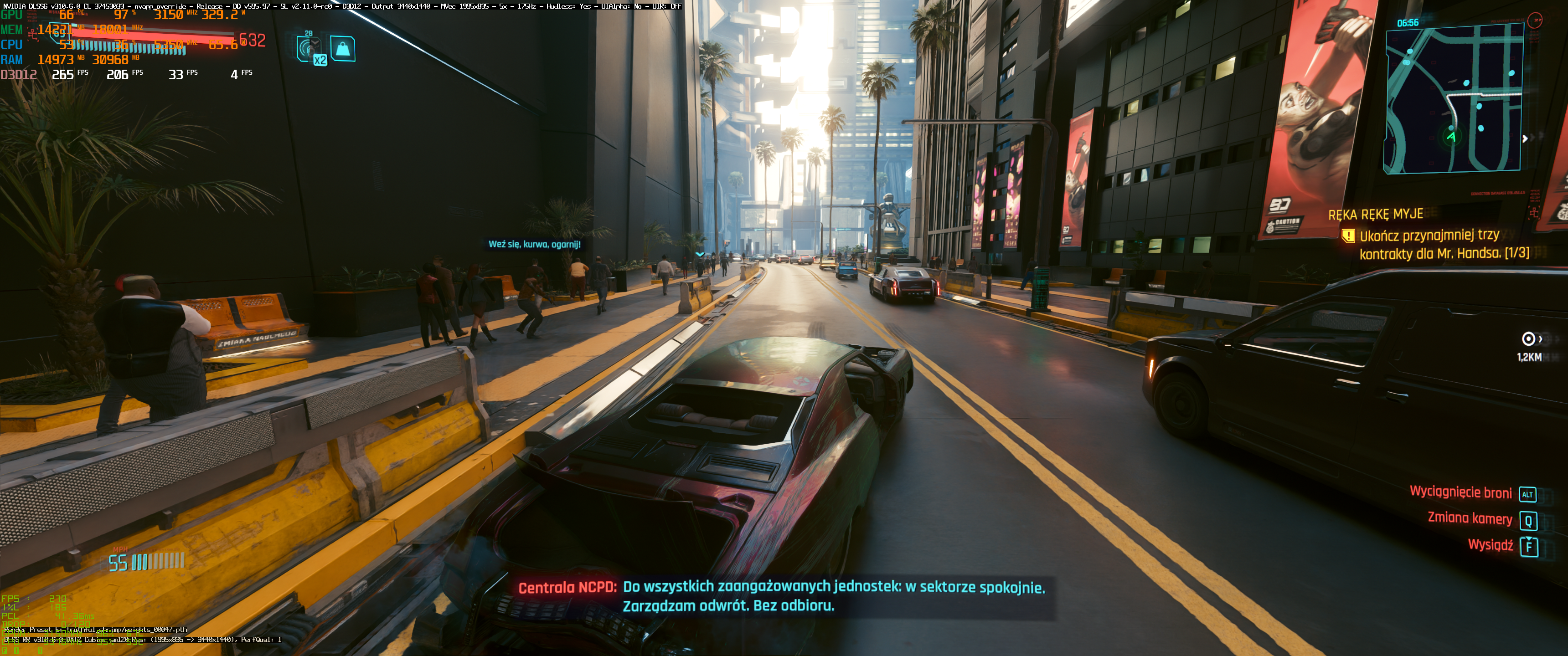The width and height of the screenshot is (1568, 656).
Task: Click the x2 stacked status effect icon
Action: (310, 49)
